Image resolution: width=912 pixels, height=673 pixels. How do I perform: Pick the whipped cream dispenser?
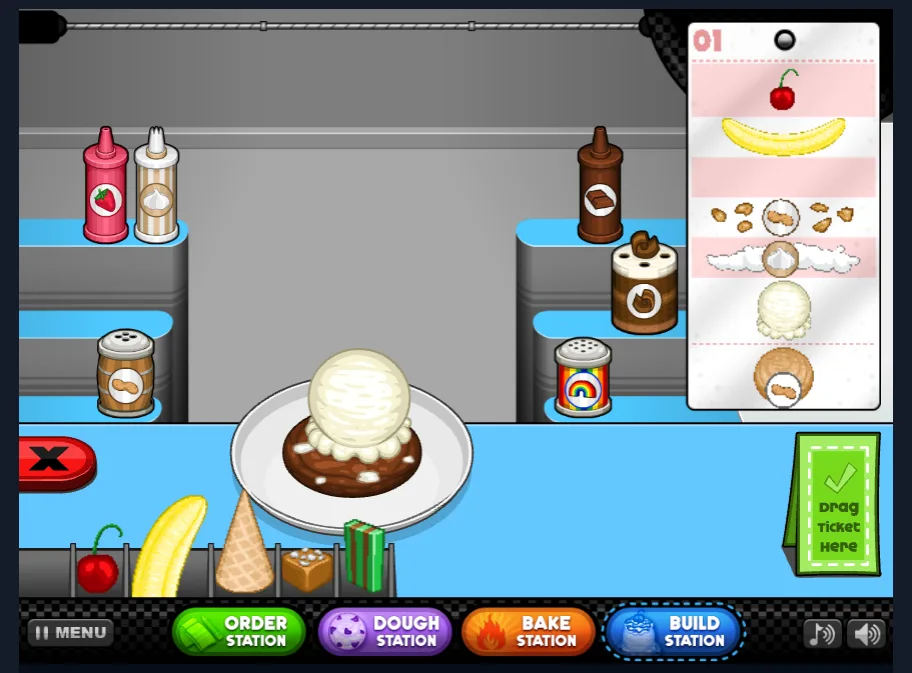(x=156, y=186)
